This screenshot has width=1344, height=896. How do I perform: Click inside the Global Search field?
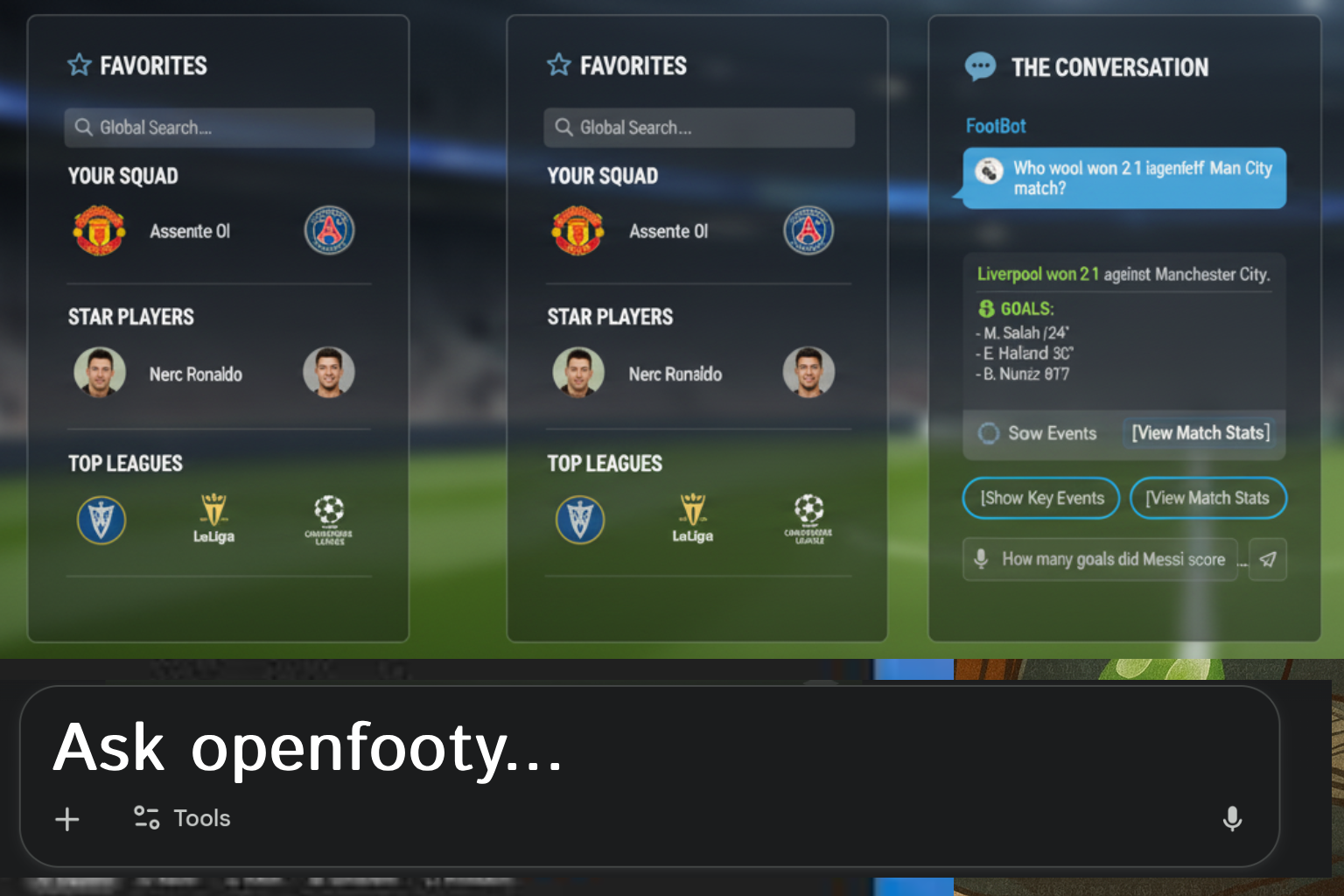(x=219, y=127)
